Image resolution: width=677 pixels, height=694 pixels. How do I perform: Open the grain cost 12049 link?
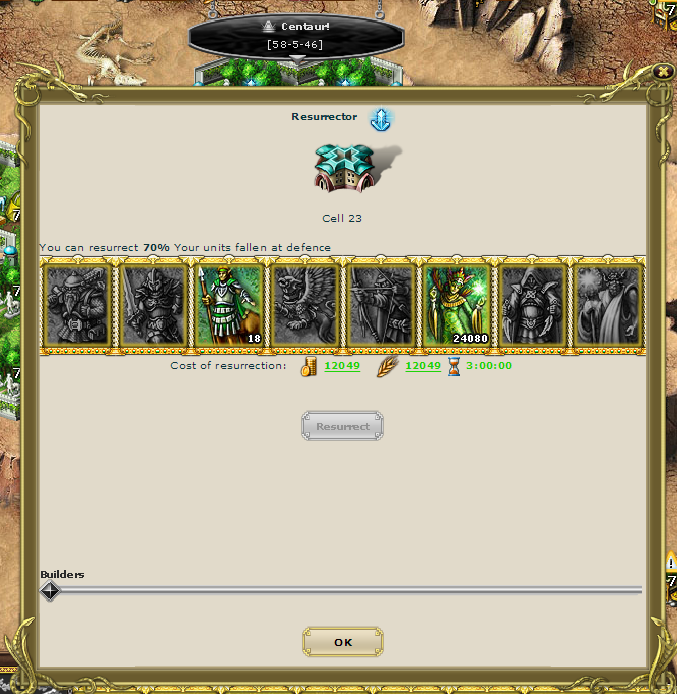pyautogui.click(x=422, y=366)
